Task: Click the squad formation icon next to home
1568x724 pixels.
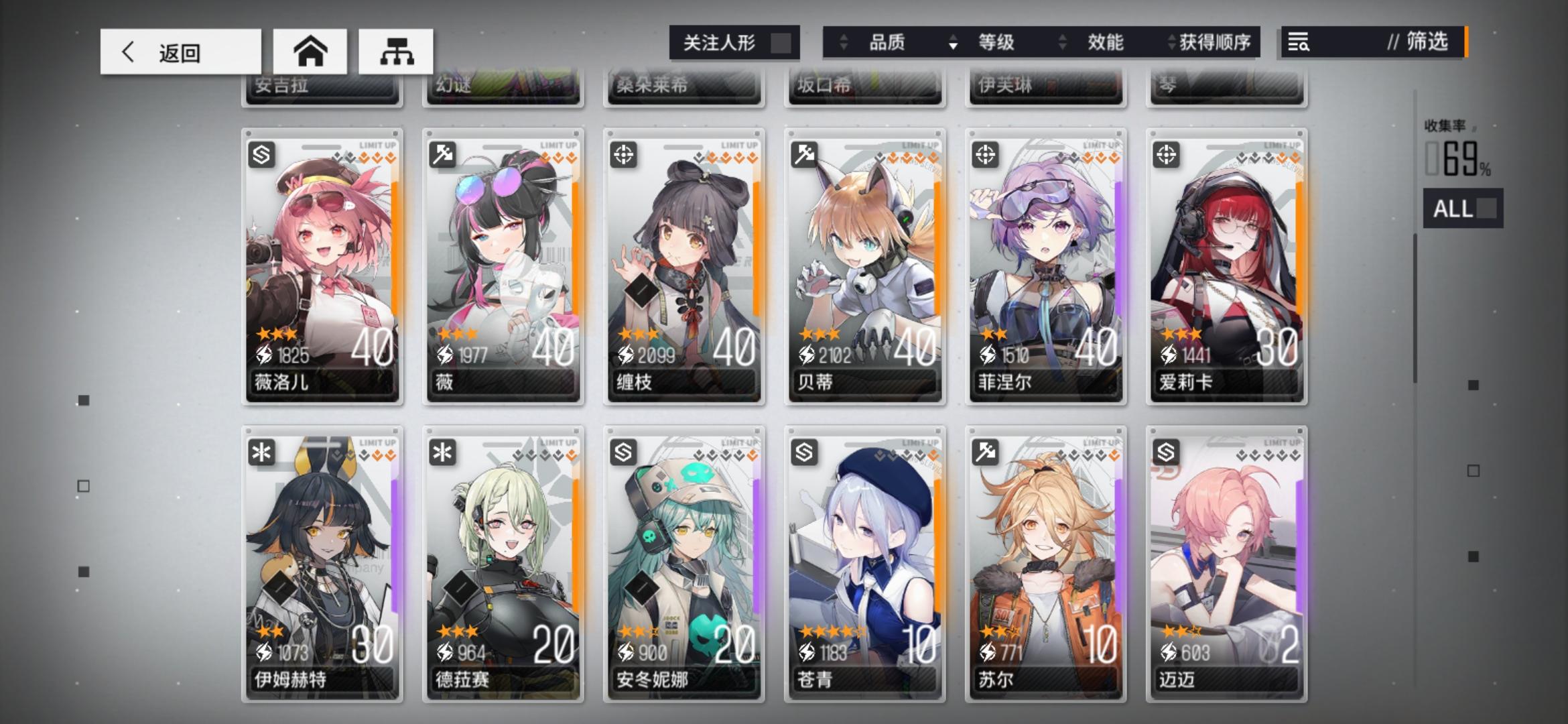Action: (396, 51)
